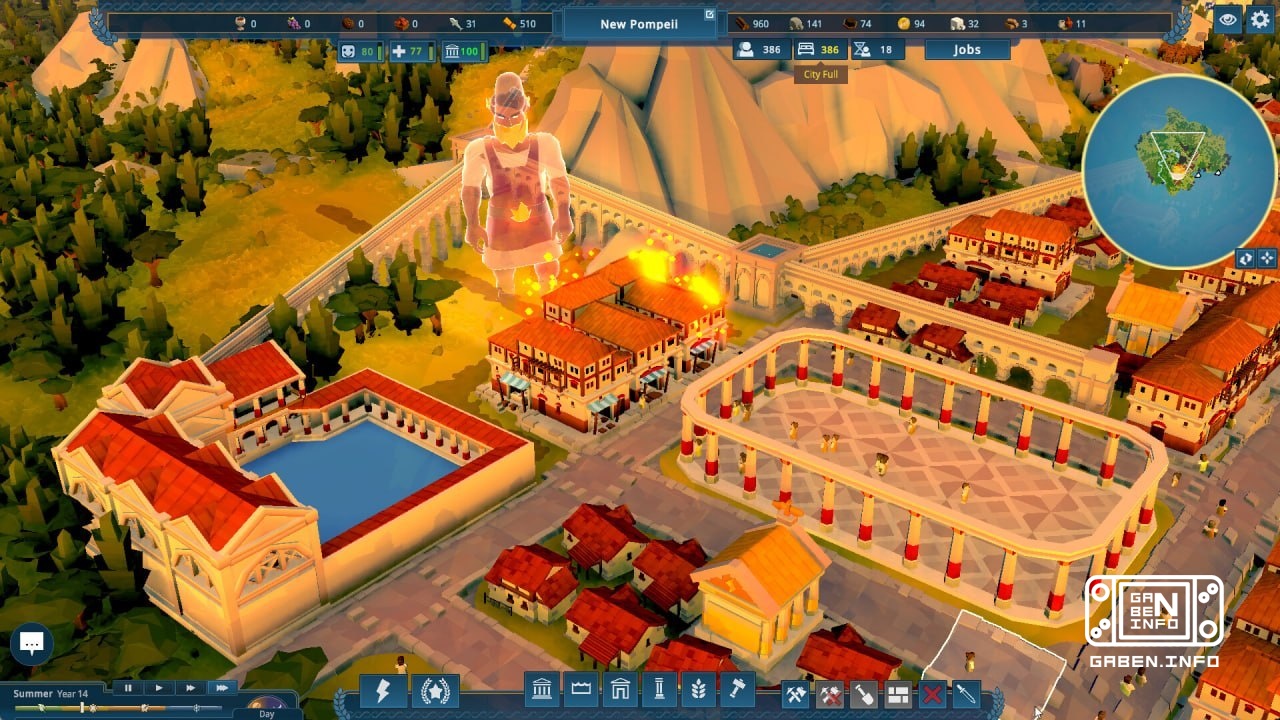Open the hammer industry buildings category

coord(736,692)
